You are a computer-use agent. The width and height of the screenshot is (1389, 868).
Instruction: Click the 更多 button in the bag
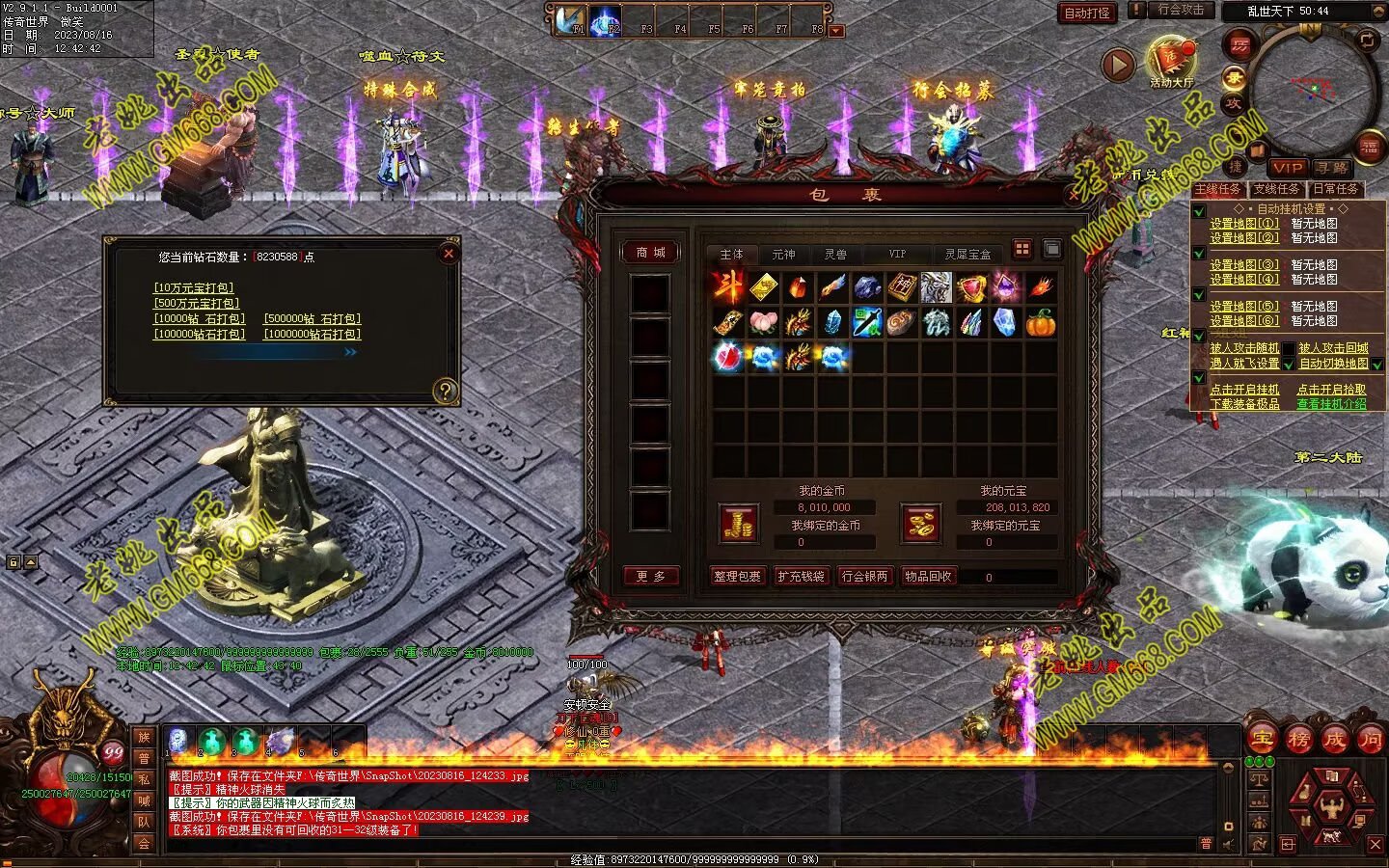tap(650, 576)
